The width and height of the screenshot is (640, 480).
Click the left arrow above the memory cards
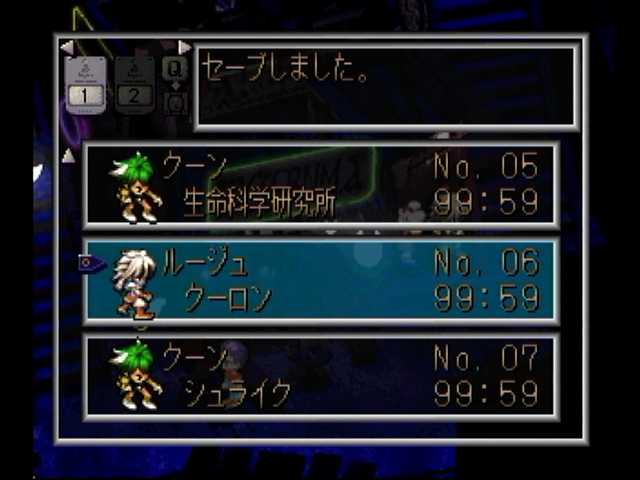pos(67,47)
